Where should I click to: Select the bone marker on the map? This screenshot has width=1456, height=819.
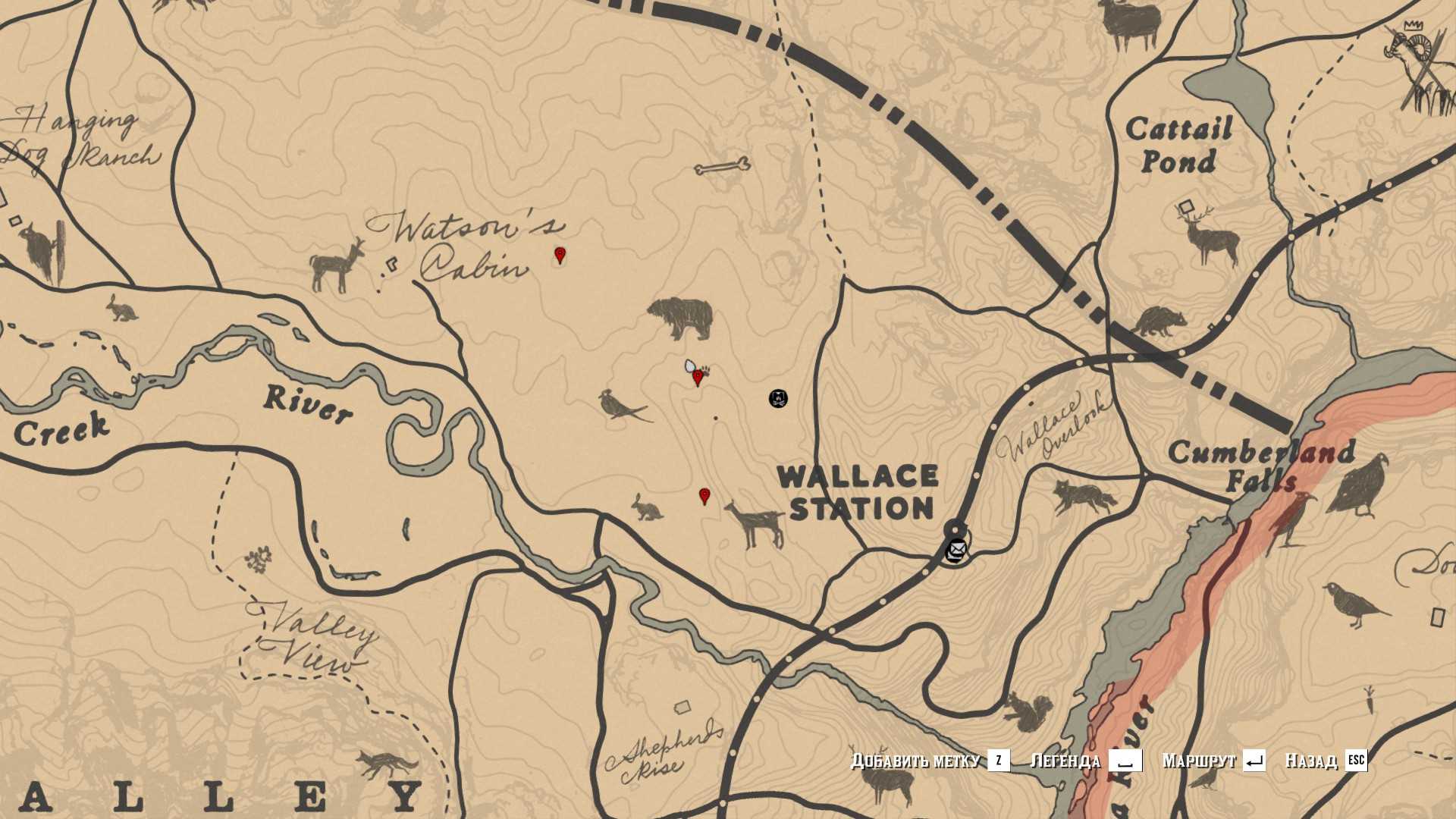pos(722,167)
